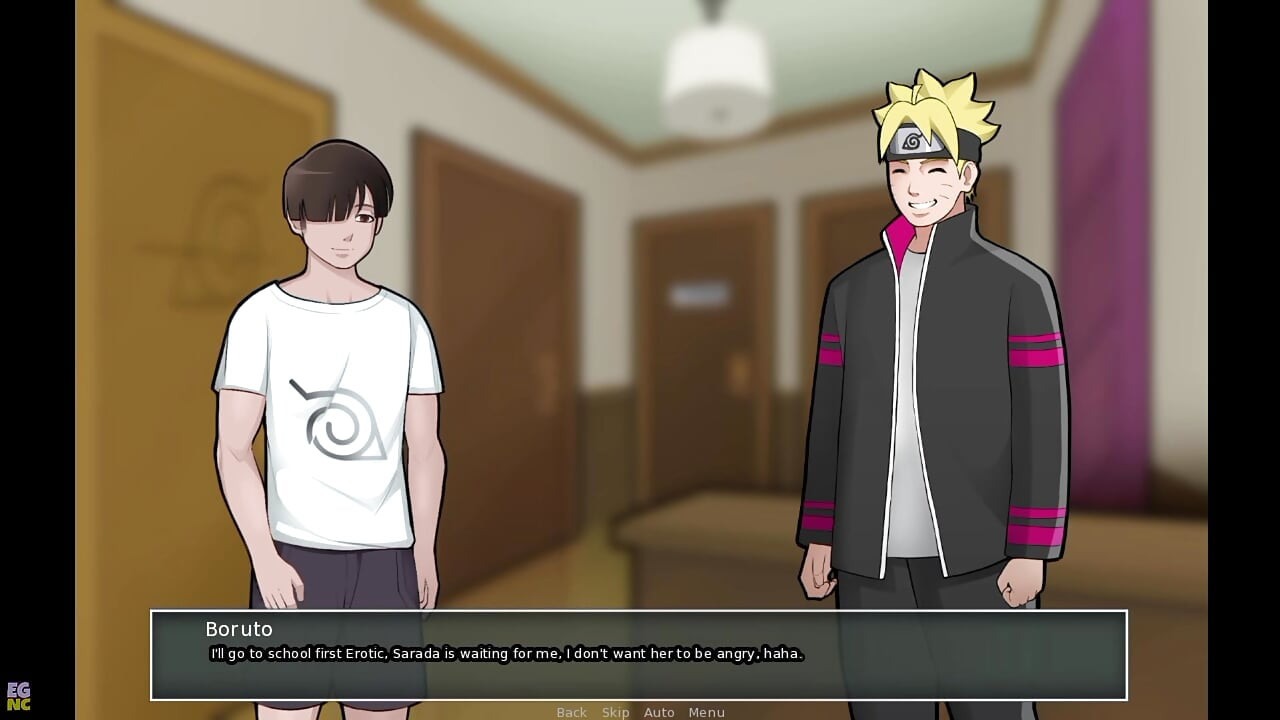Enable Auto dialogue advance

click(659, 712)
